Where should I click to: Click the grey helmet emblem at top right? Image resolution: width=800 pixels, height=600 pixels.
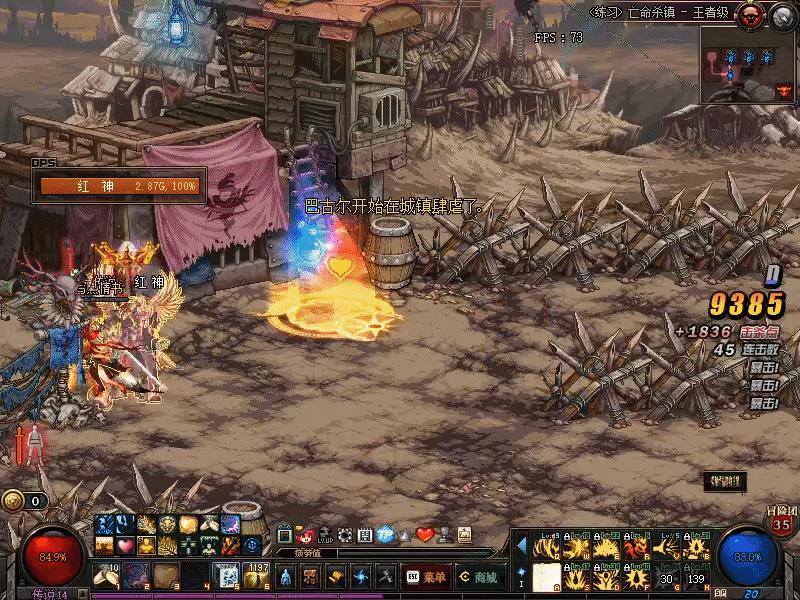coord(781,14)
